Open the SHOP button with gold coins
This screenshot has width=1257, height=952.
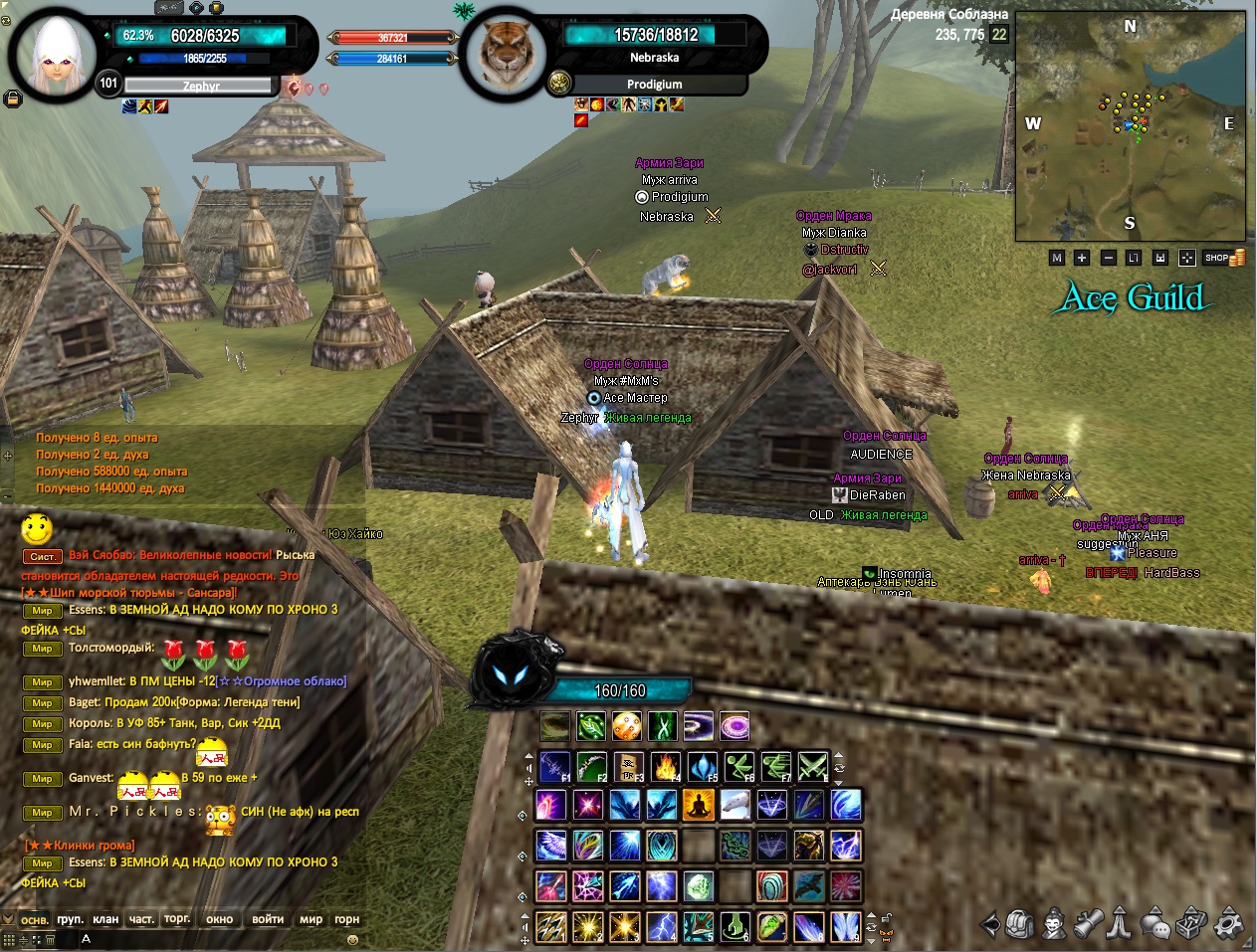[x=1225, y=258]
